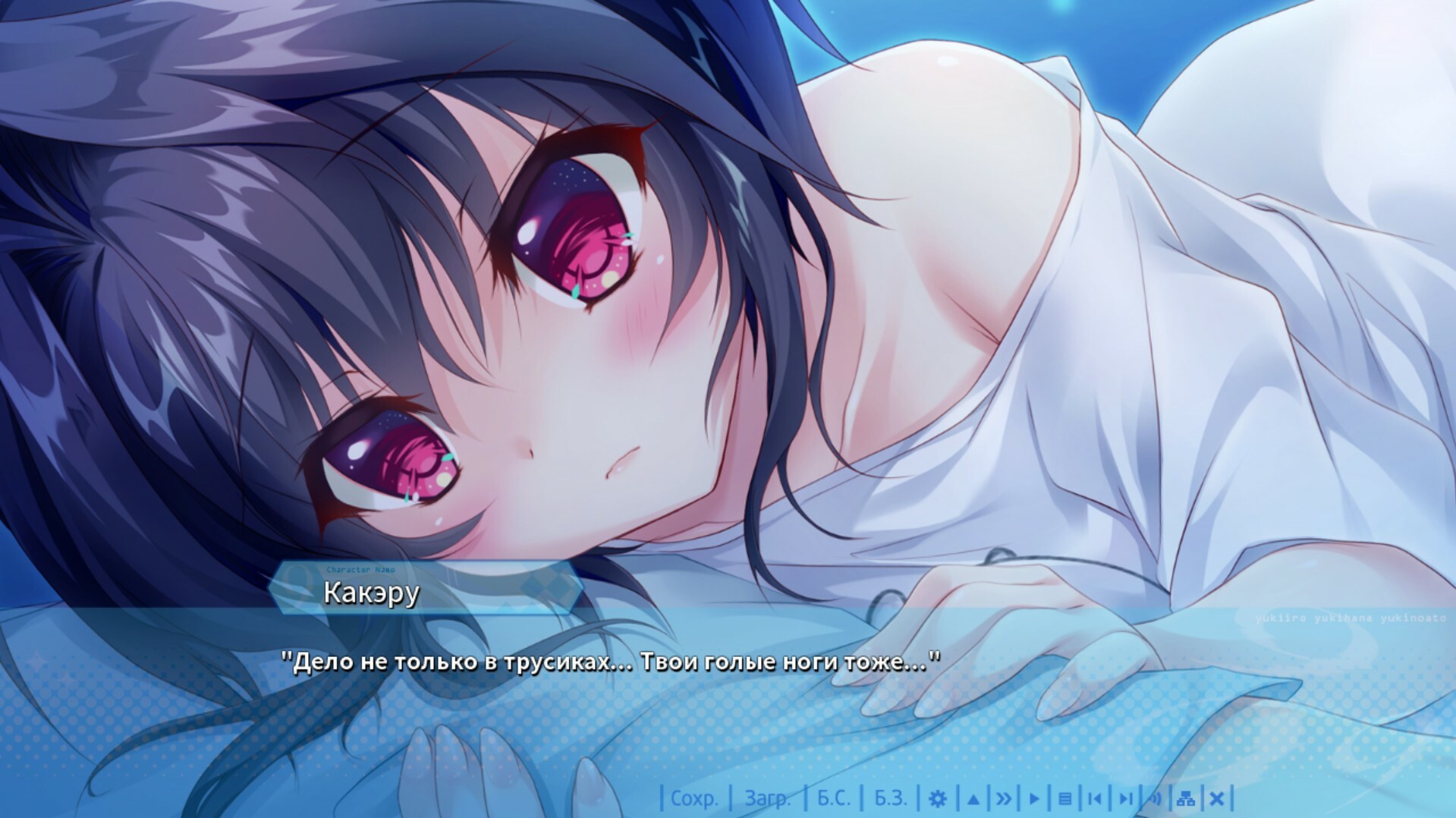
Task: Click the upward triangle icon
Action: 973,798
